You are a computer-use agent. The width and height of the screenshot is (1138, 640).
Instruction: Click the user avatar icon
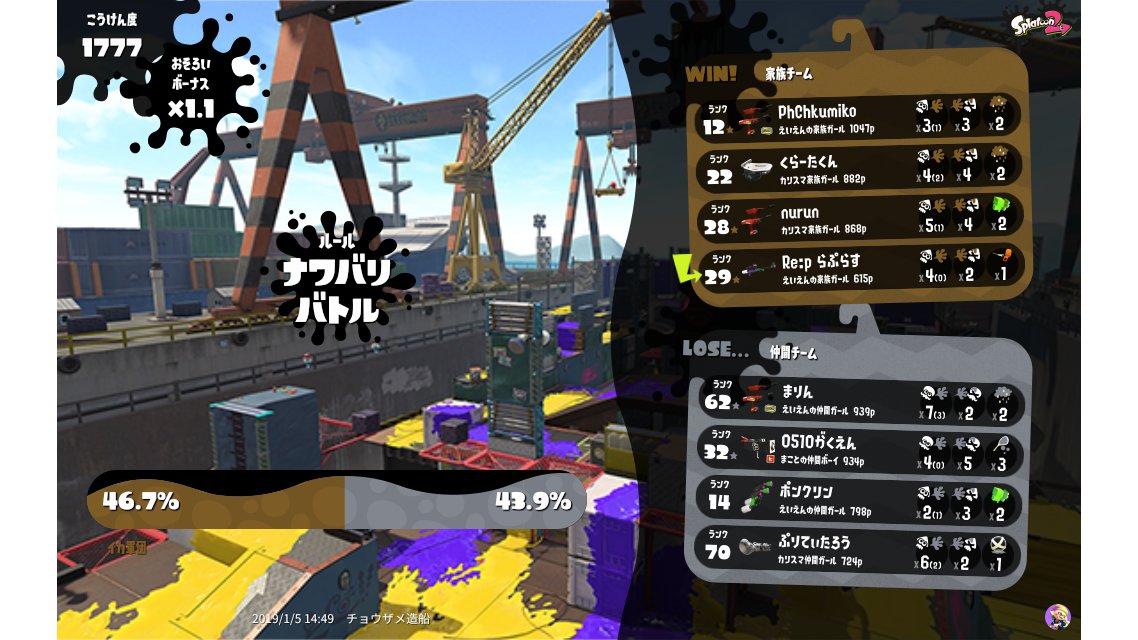coord(1057,616)
